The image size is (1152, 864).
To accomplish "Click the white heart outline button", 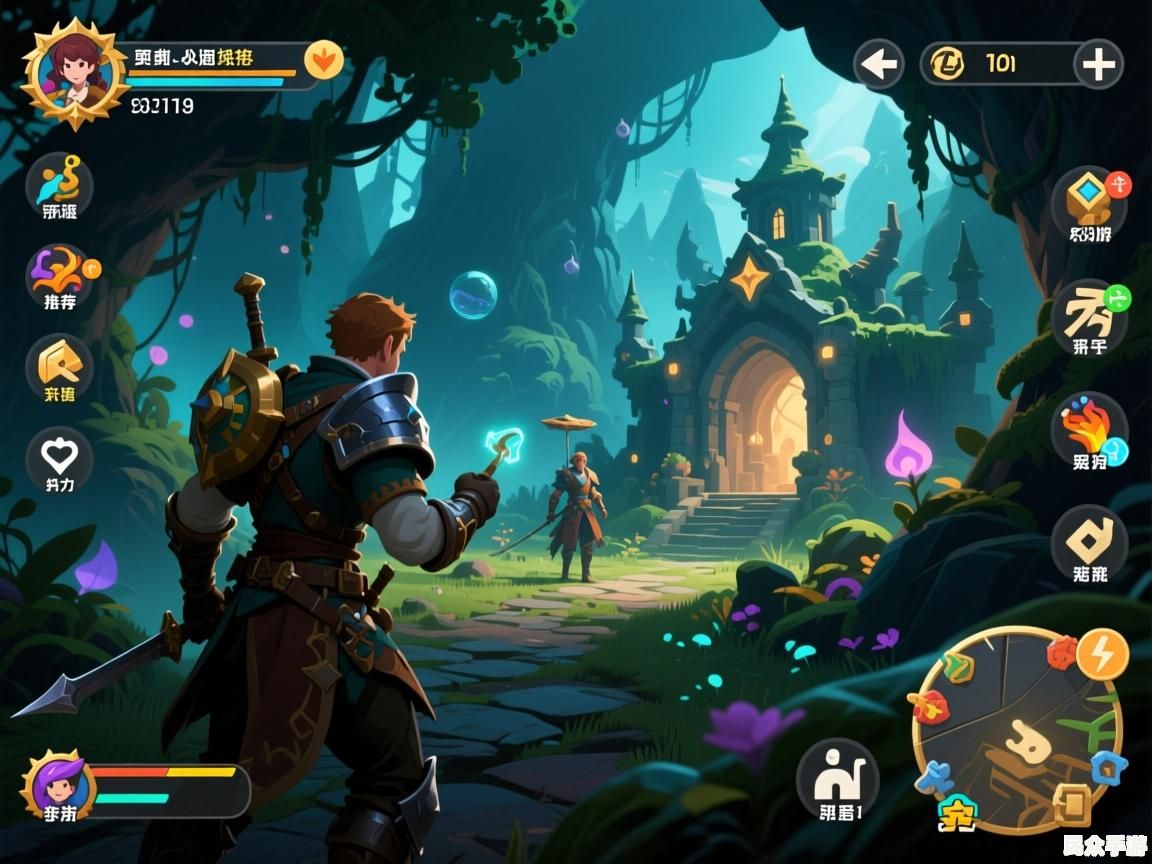I will pyautogui.click(x=59, y=460).
